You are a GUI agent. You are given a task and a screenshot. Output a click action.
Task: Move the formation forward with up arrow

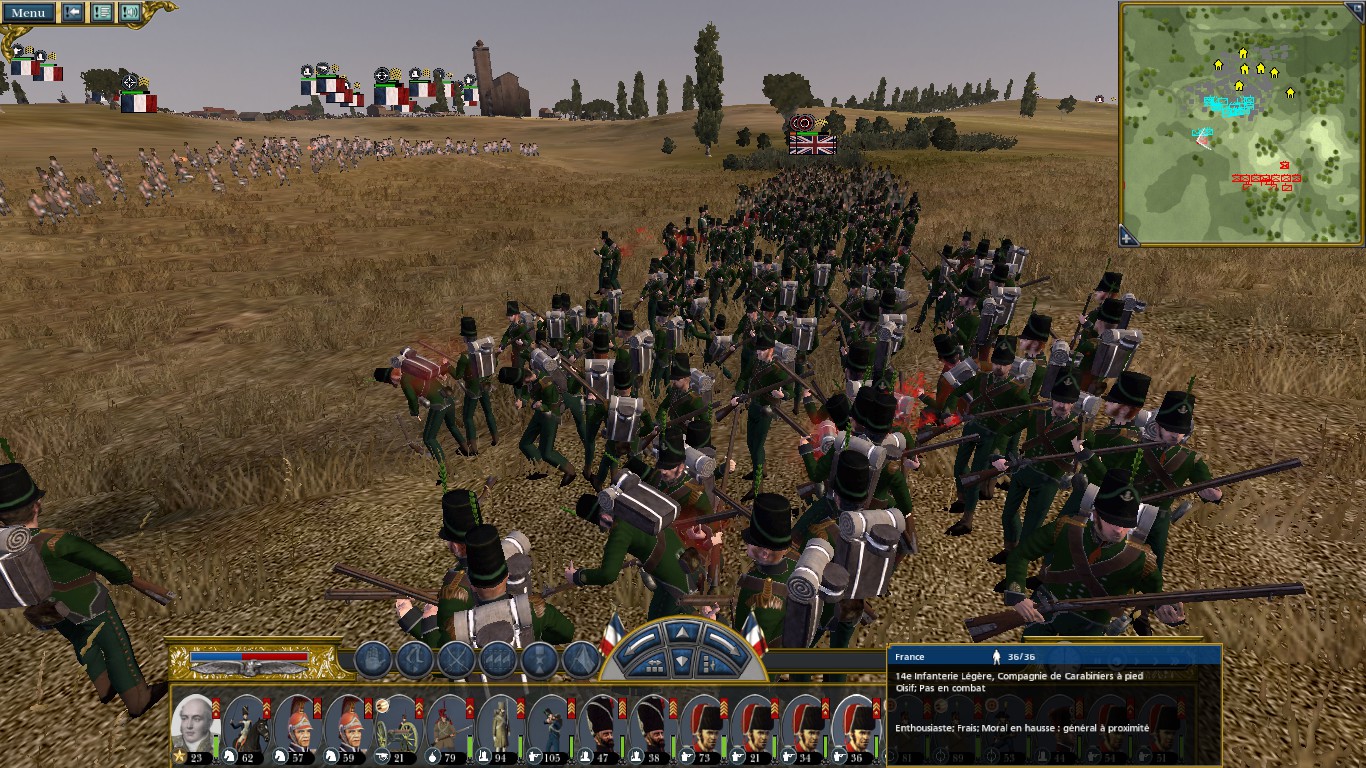pos(681,634)
